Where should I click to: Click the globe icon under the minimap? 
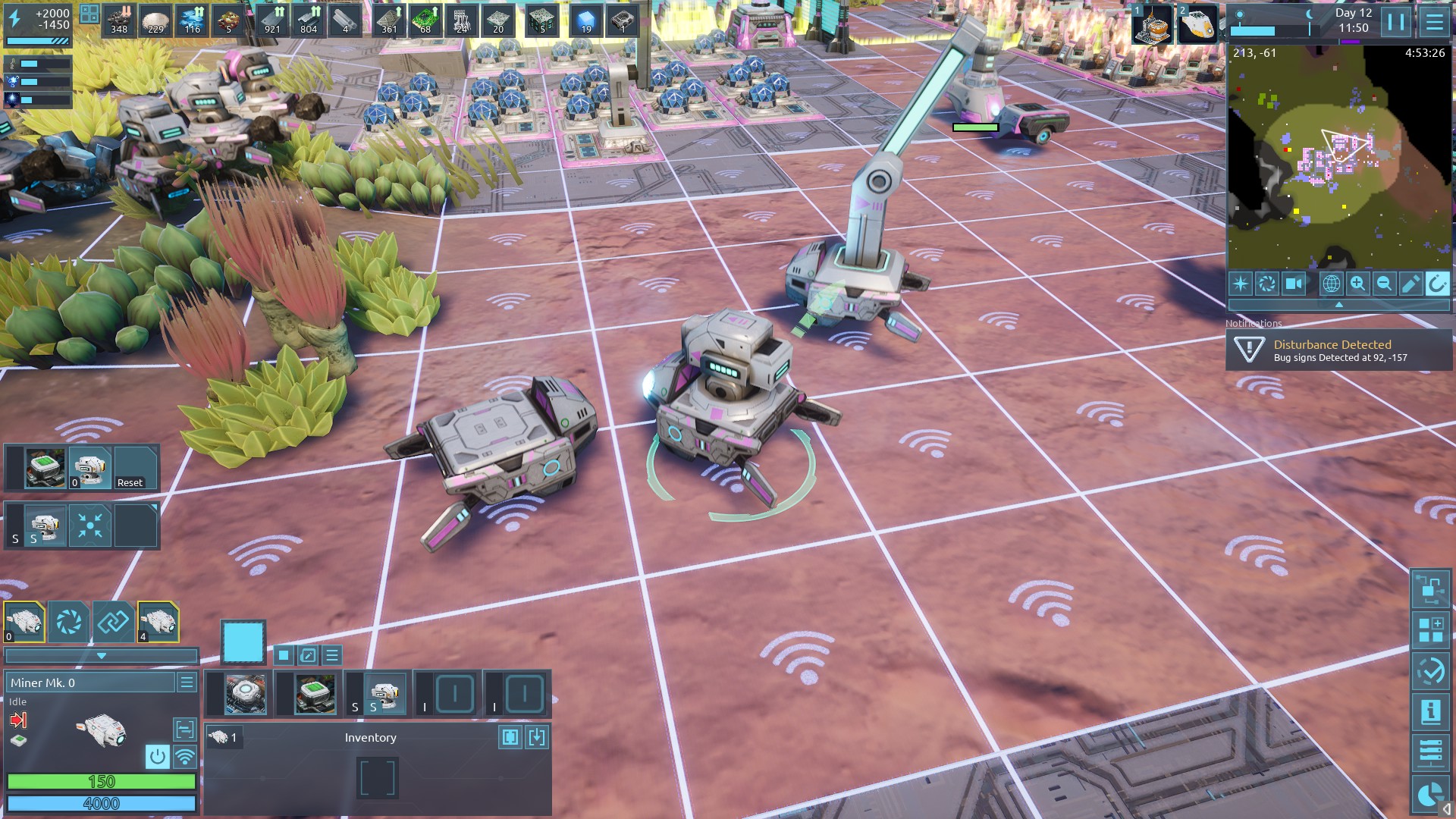(1331, 284)
